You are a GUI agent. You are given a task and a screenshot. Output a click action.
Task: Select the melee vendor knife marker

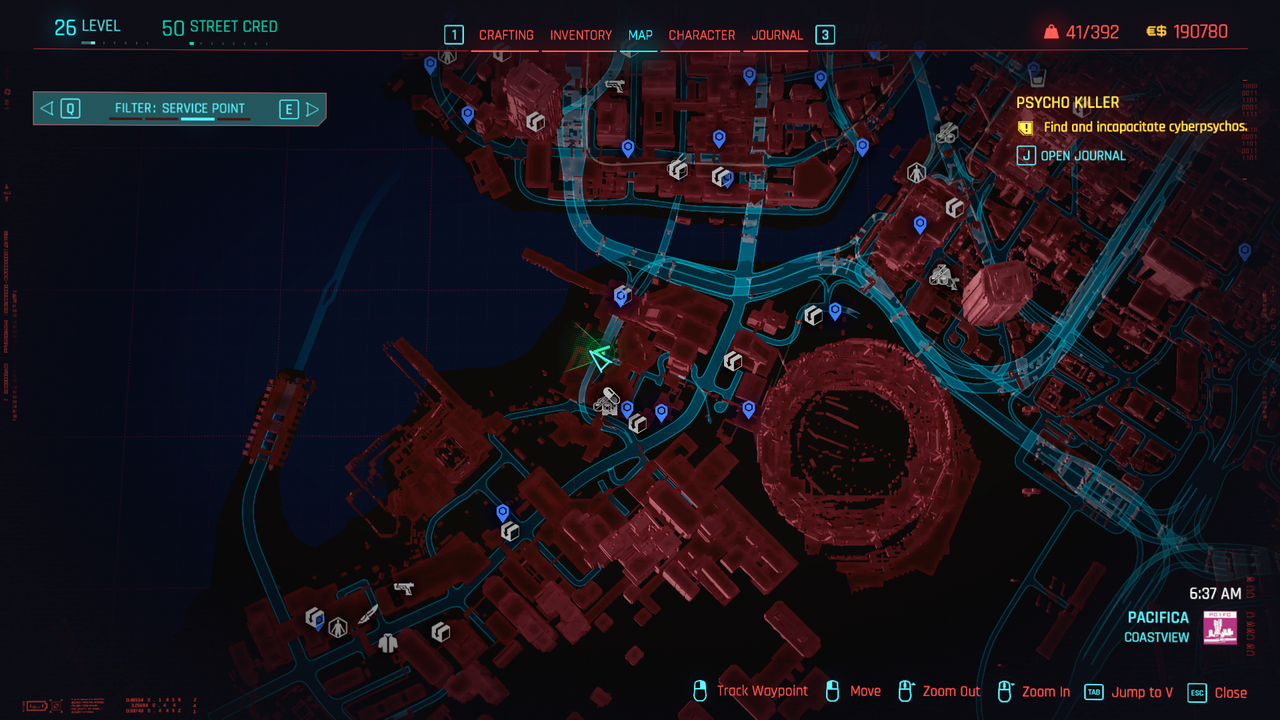pyautogui.click(x=368, y=614)
